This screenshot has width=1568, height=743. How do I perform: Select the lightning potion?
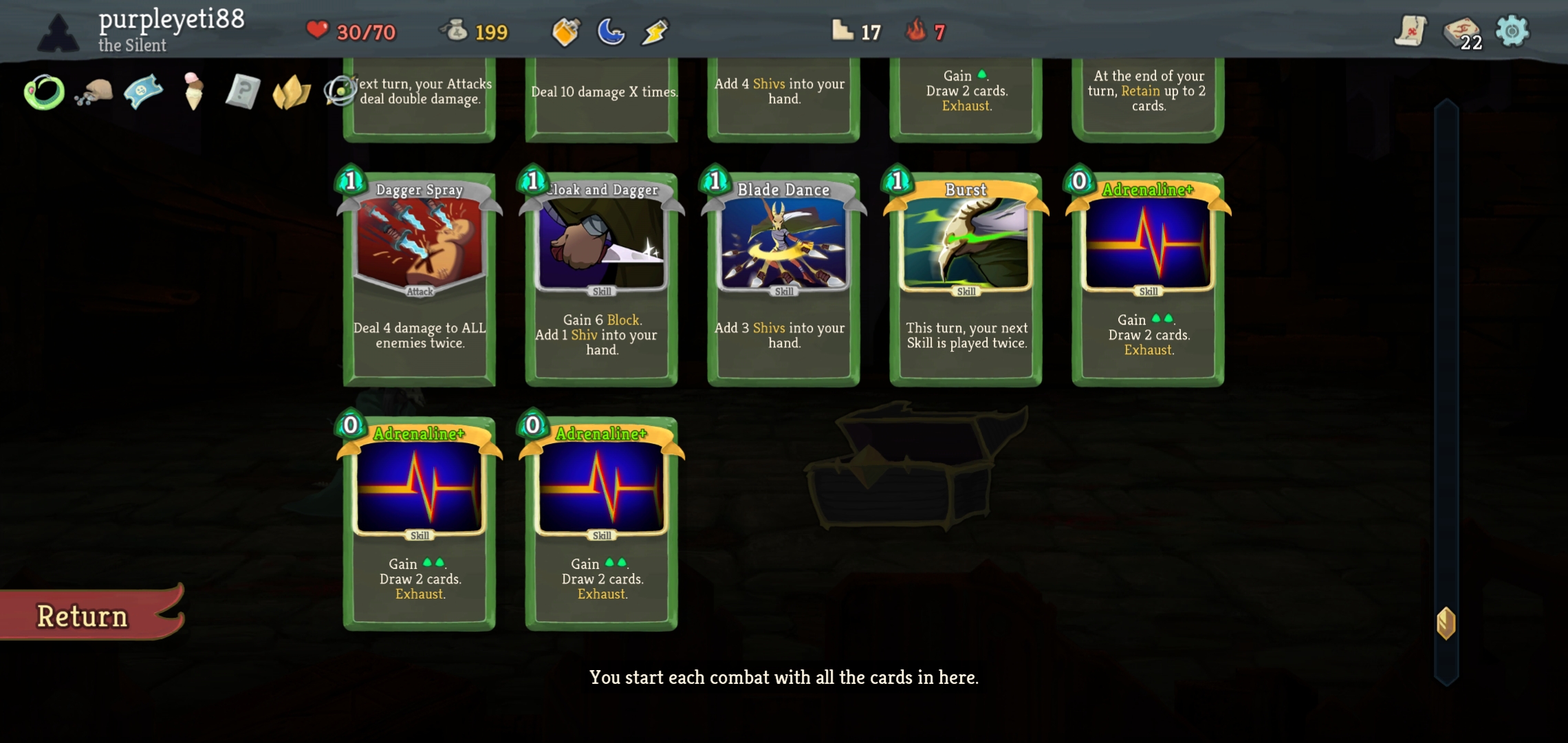coord(654,31)
